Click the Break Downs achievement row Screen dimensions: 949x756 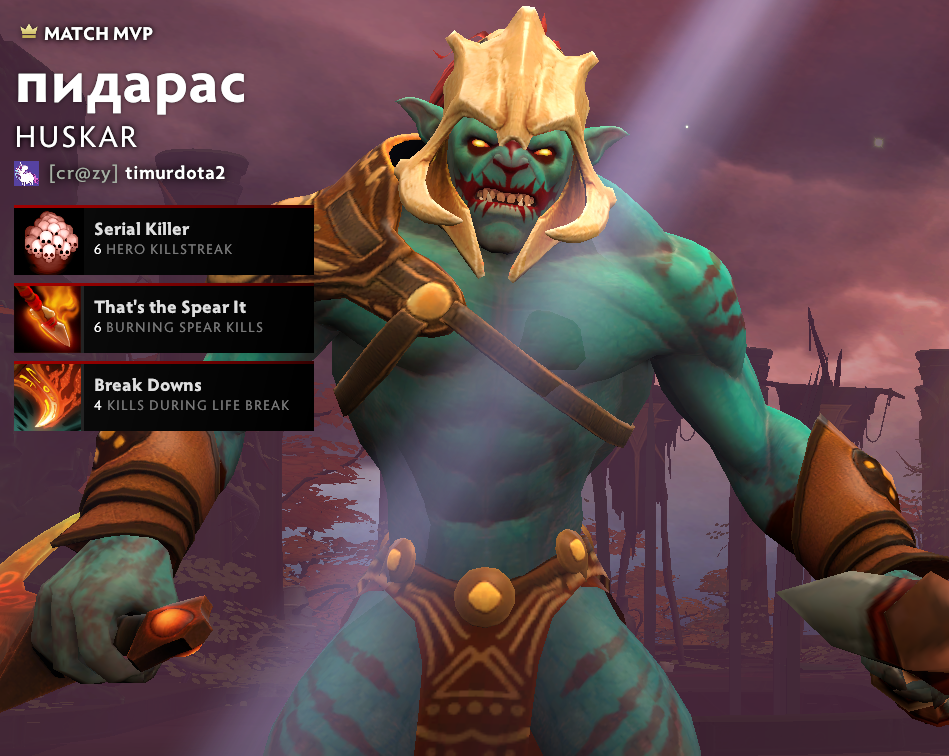pyautogui.click(x=164, y=396)
